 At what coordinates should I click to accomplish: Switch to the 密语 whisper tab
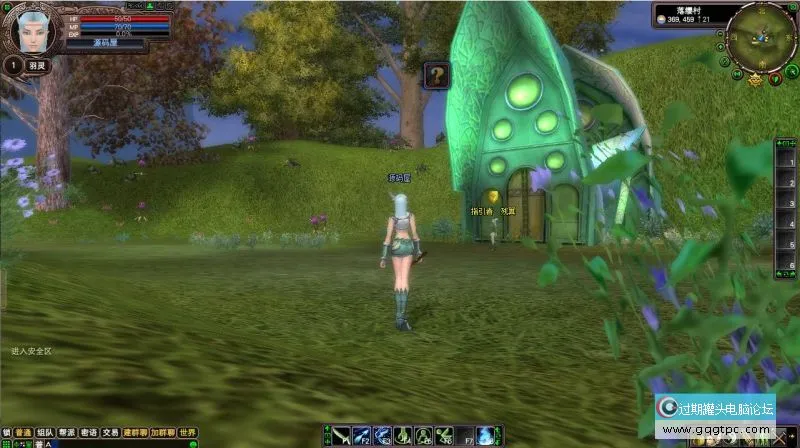(x=89, y=433)
